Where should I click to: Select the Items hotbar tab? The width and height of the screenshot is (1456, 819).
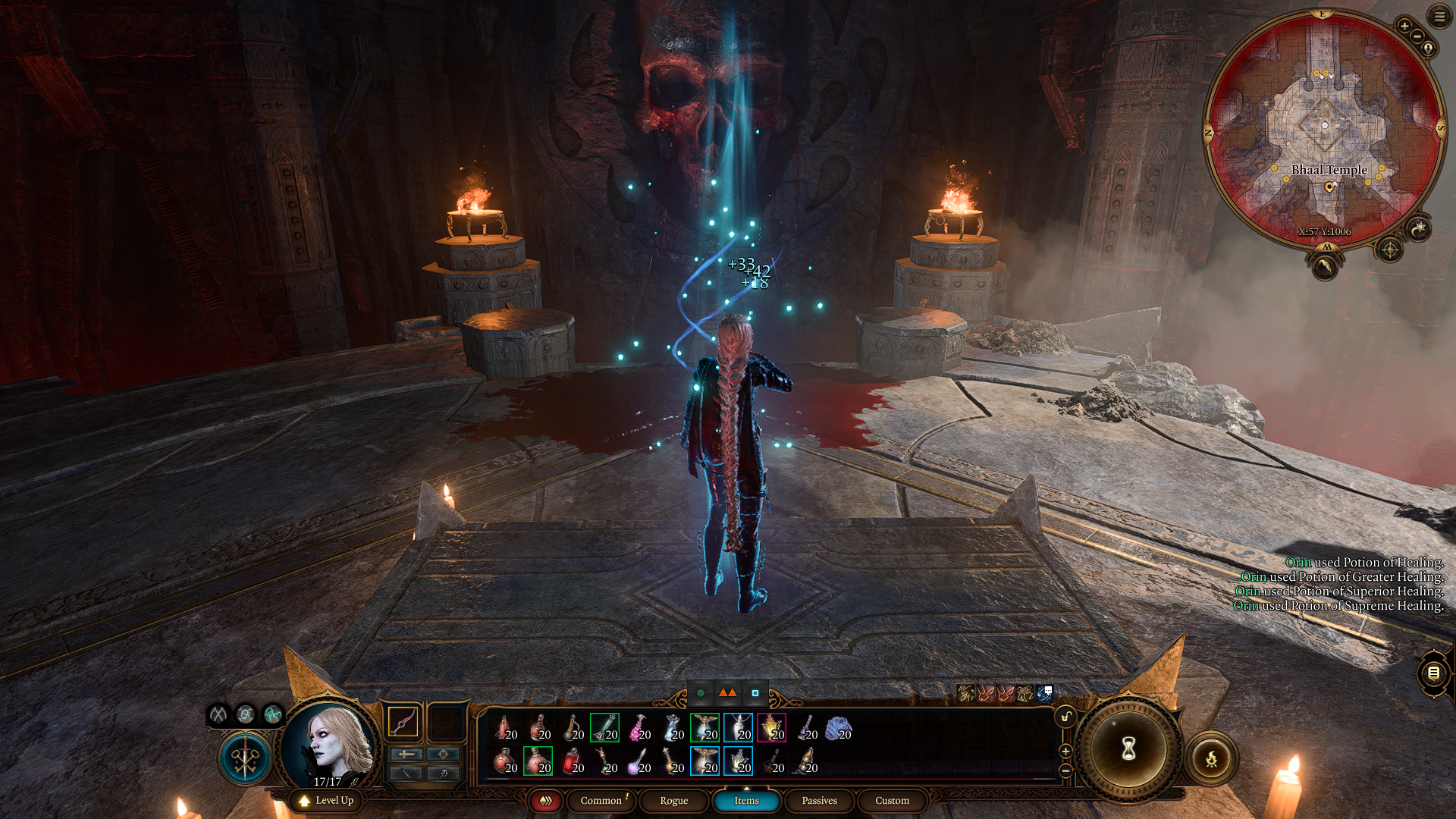click(746, 801)
